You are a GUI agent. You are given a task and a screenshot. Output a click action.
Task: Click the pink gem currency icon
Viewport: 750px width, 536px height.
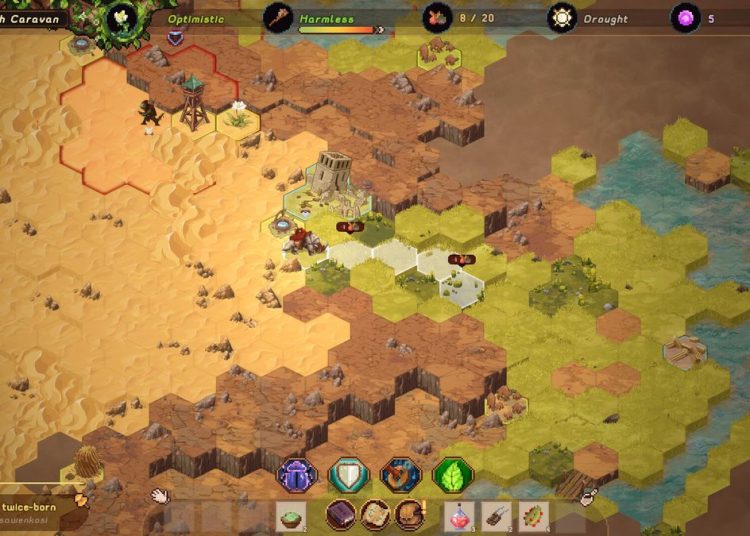pos(685,17)
